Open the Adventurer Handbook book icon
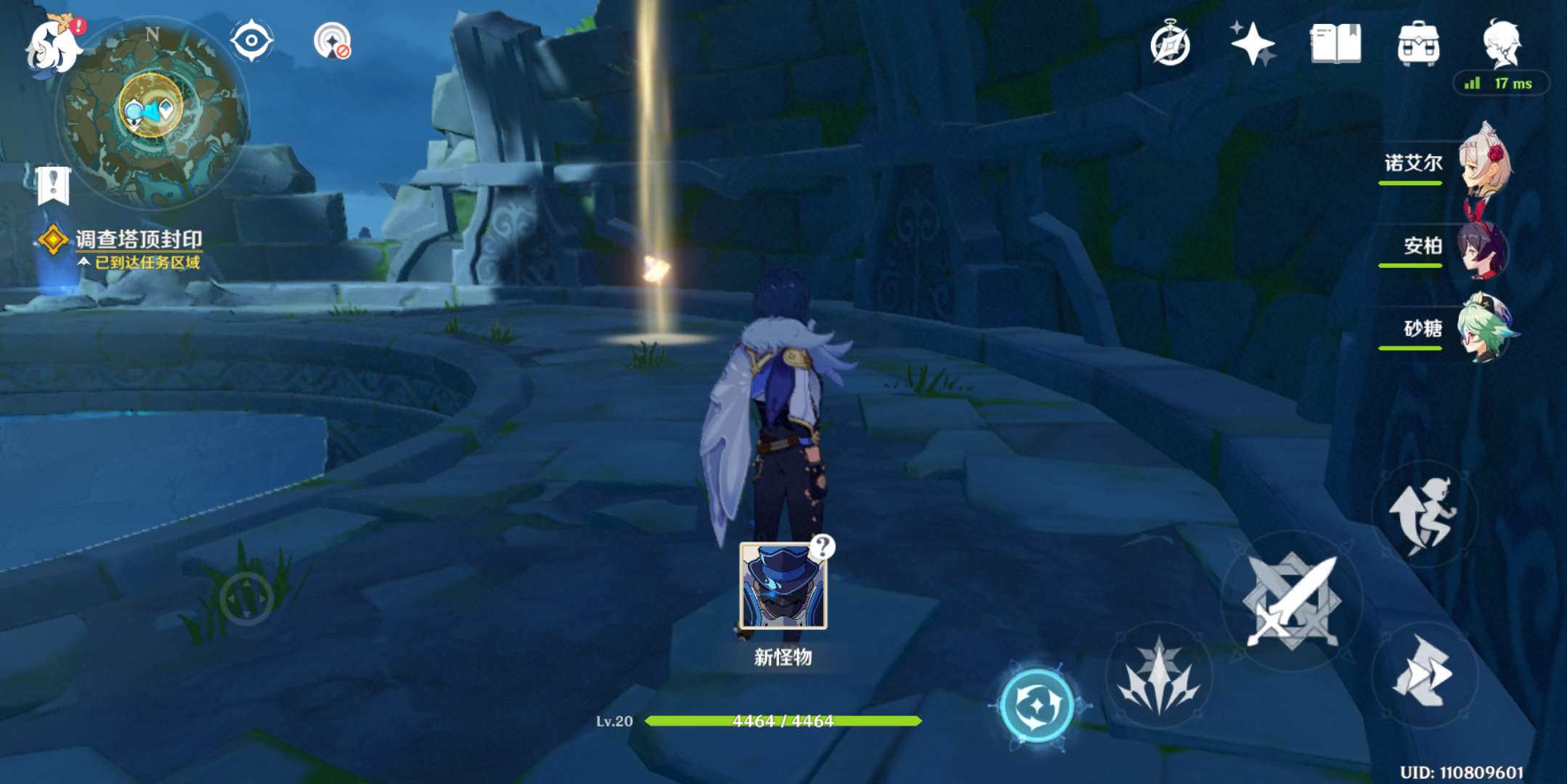The height and width of the screenshot is (784, 1567). [x=1335, y=44]
